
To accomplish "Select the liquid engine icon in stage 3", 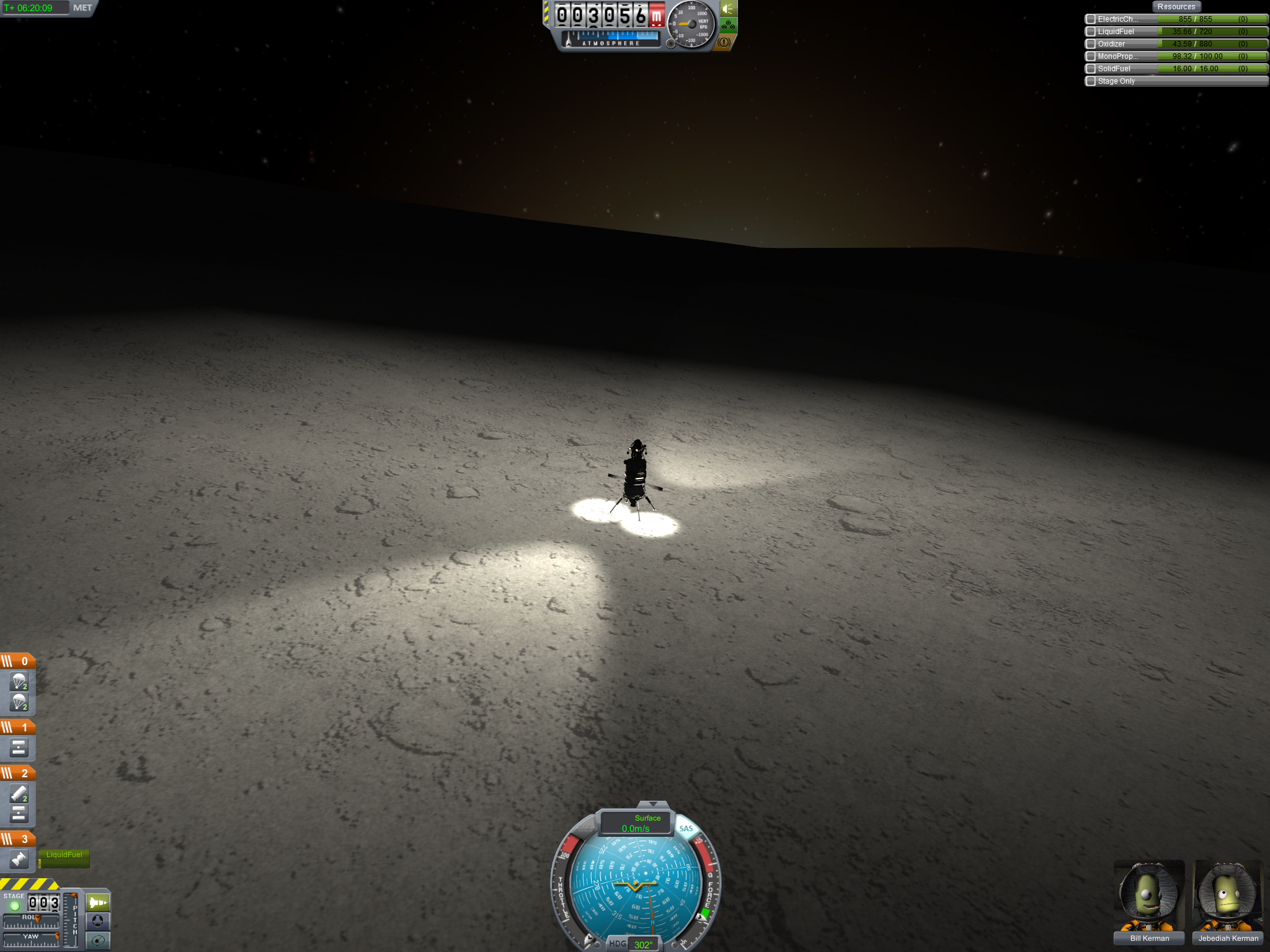I will click(19, 860).
